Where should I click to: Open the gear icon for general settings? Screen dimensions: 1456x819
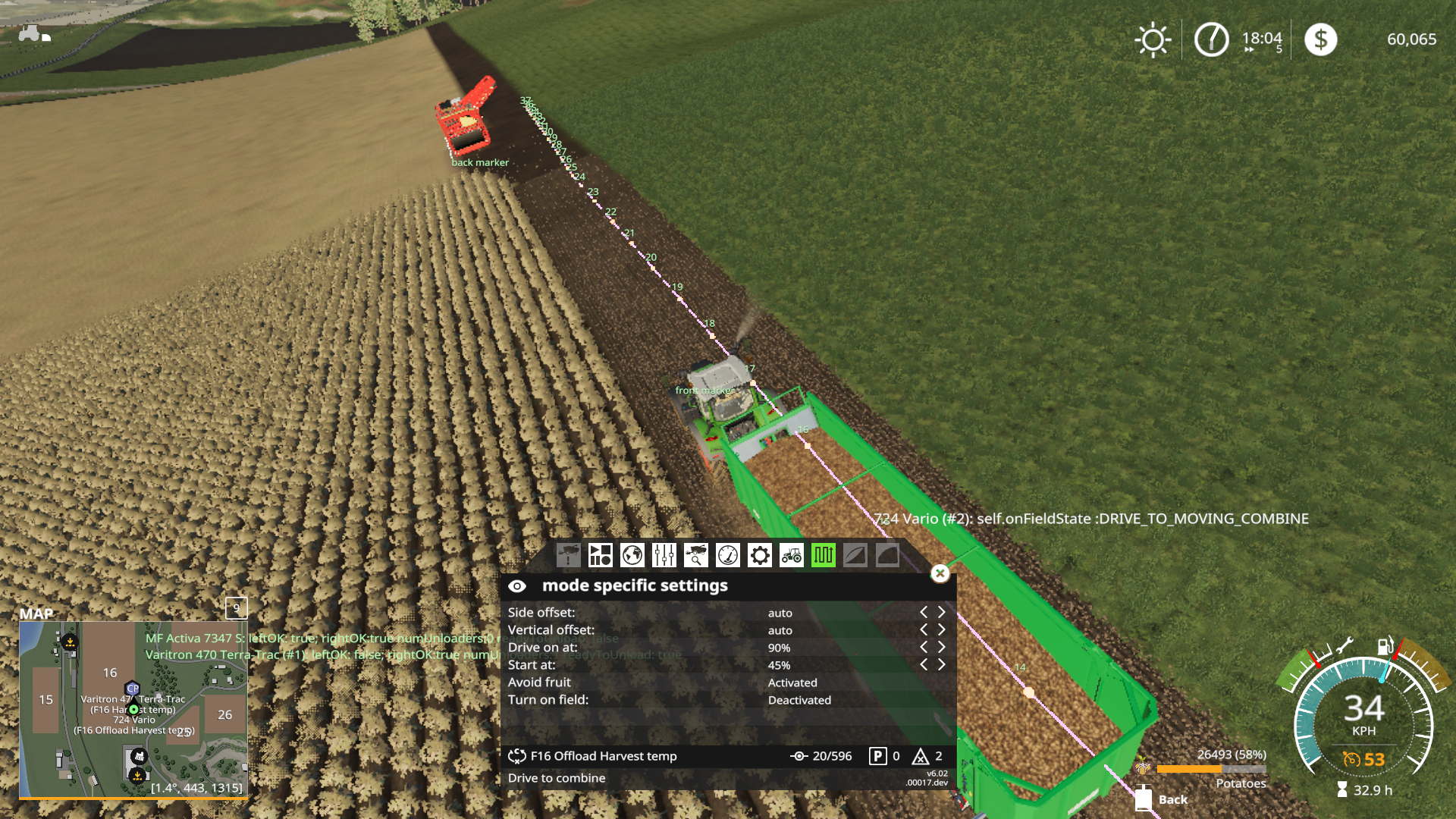(758, 555)
